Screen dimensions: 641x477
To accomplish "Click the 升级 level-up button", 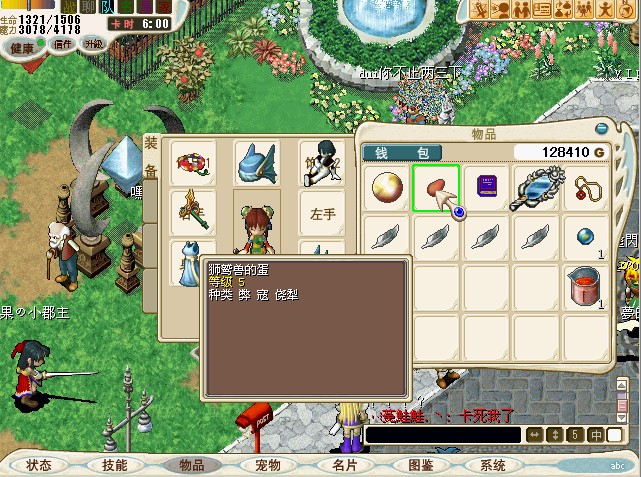I will tap(93, 45).
